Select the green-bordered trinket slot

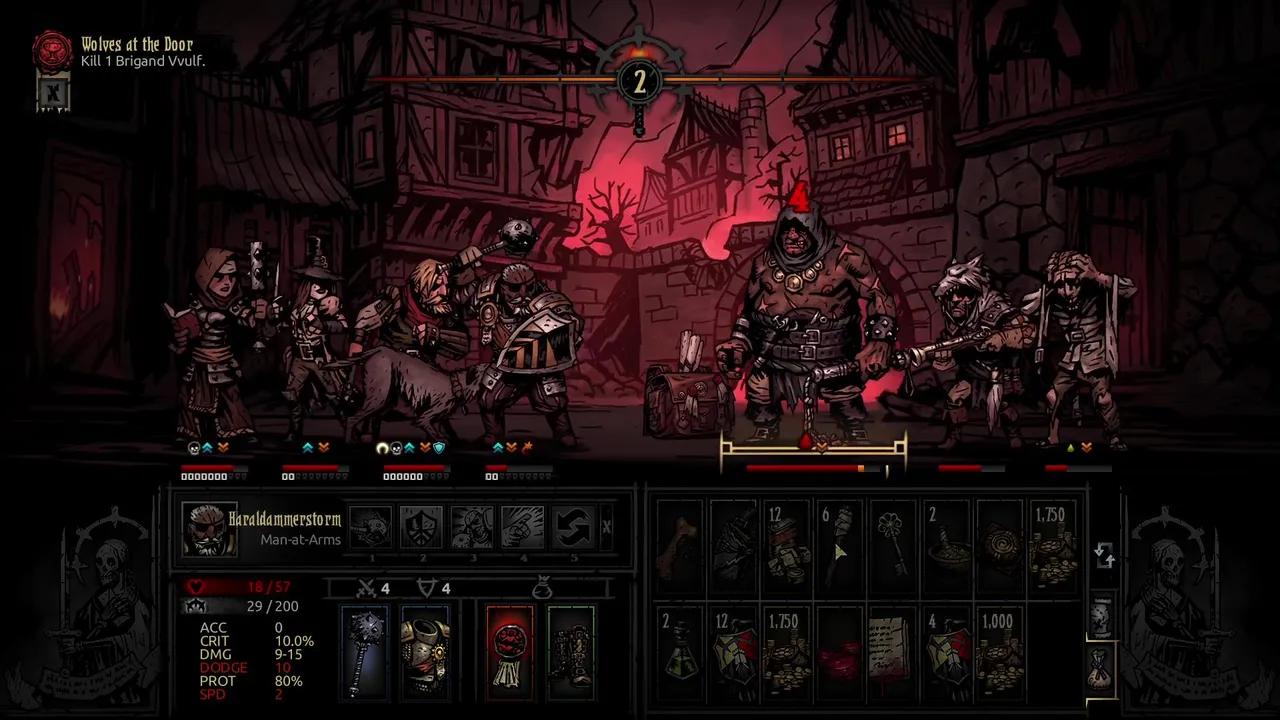point(570,651)
